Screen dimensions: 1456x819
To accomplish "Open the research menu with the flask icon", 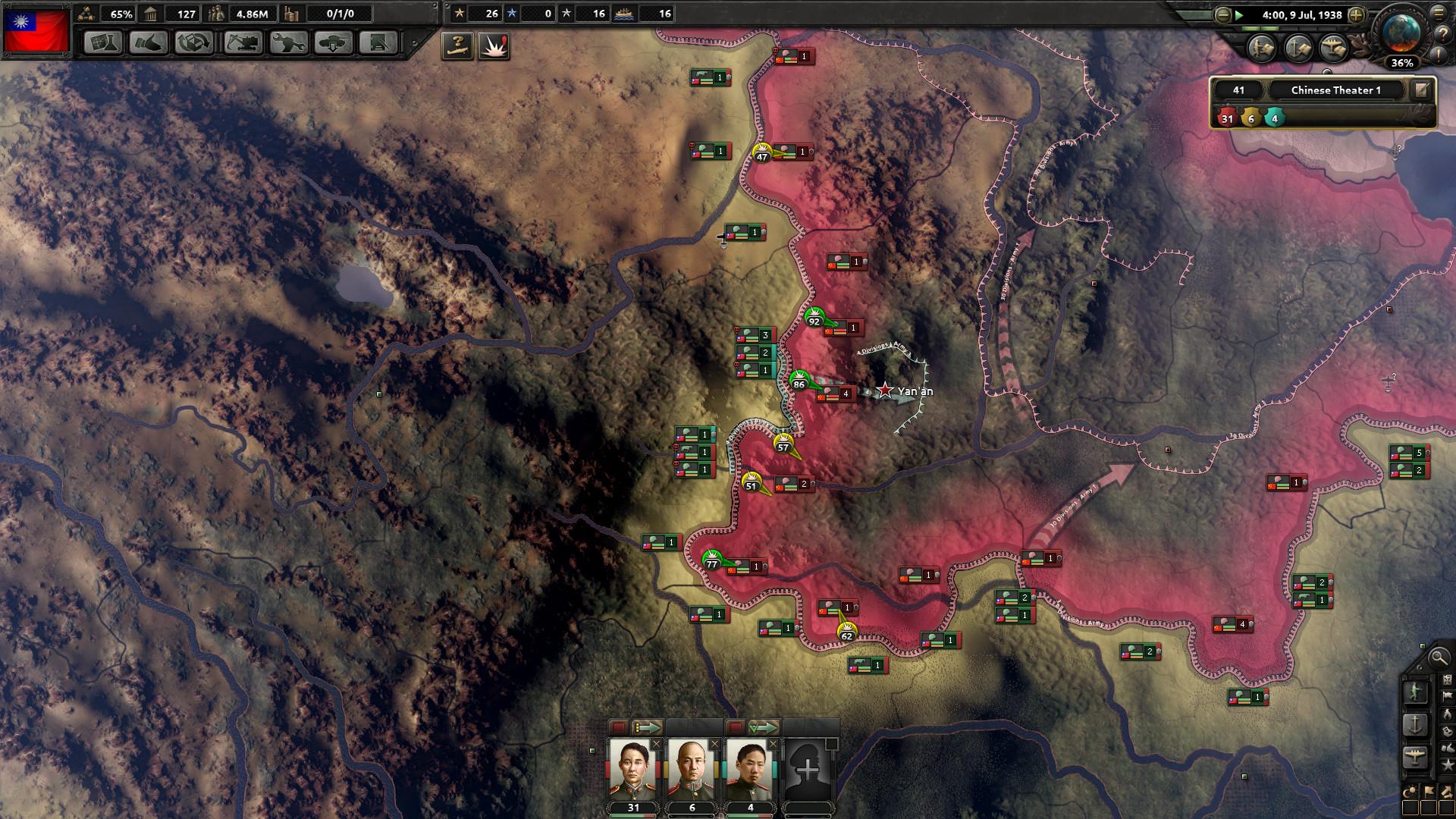I will [x=103, y=42].
